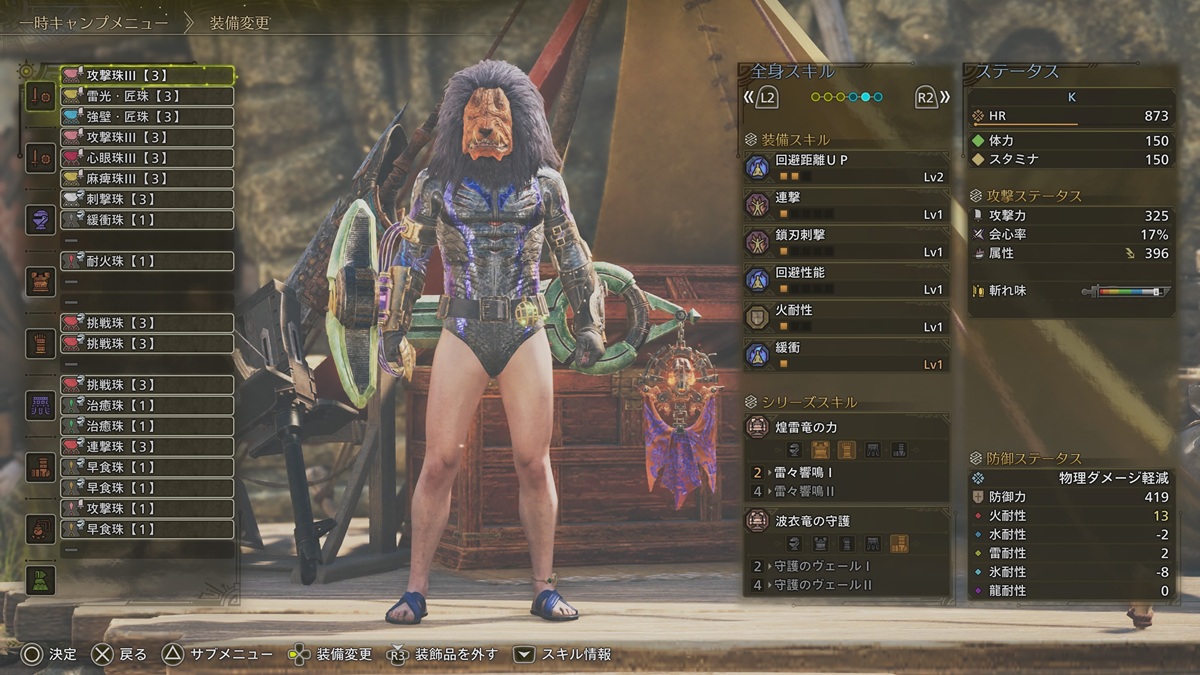Choose the 回避性能 skill entry

pos(846,280)
